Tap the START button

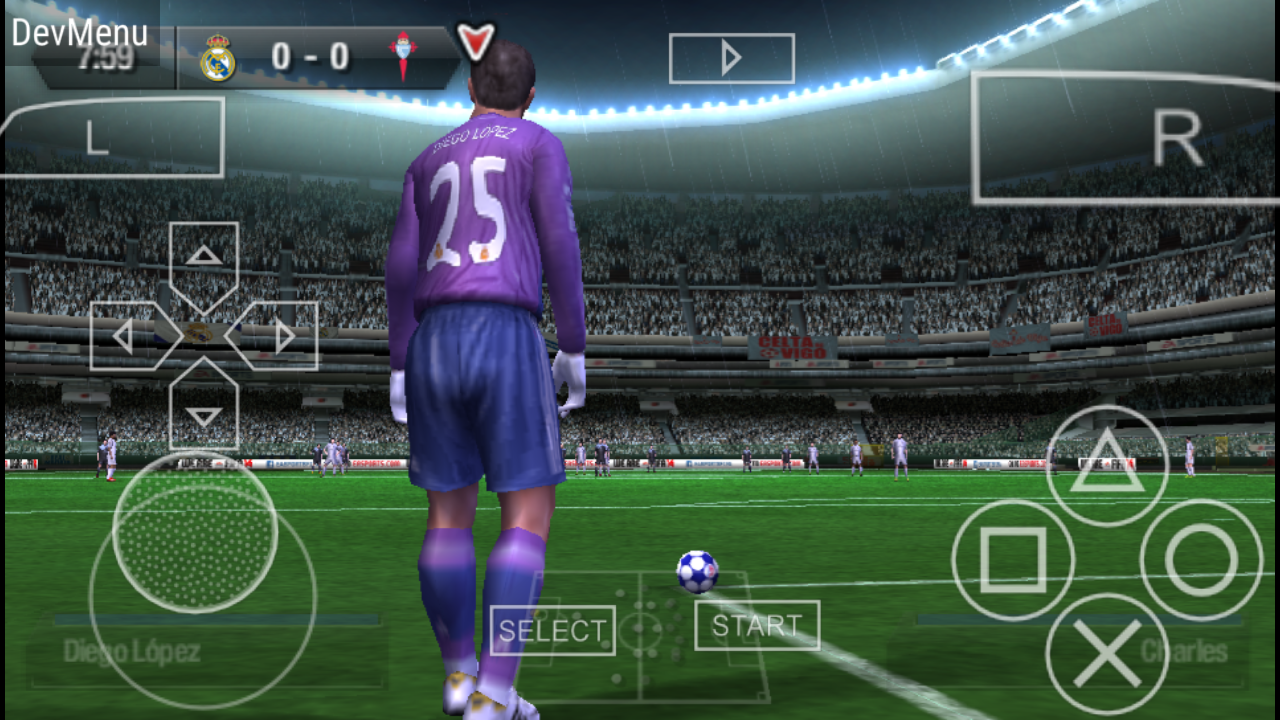pyautogui.click(x=756, y=627)
